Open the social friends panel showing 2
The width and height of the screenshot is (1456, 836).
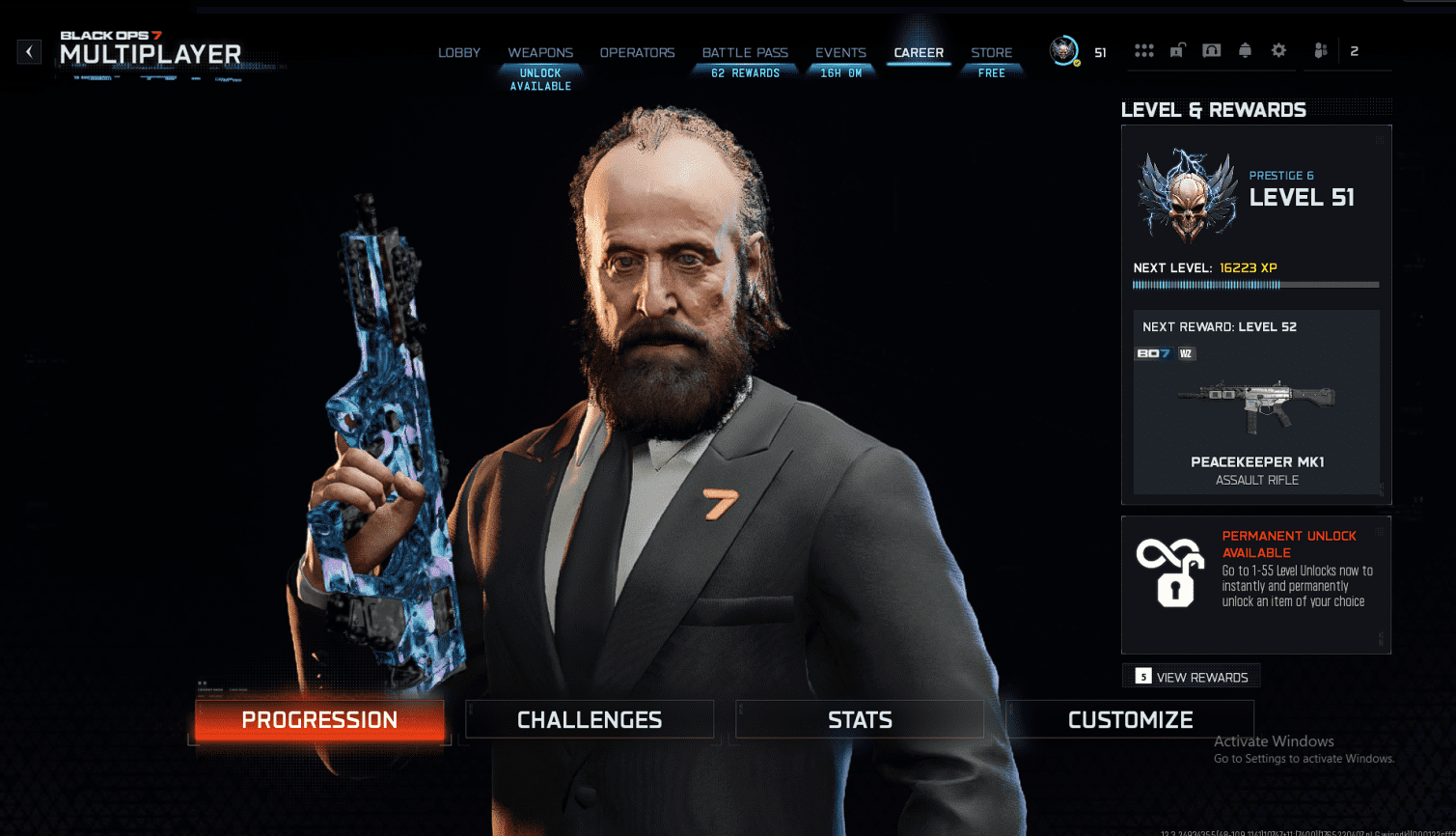(1321, 50)
